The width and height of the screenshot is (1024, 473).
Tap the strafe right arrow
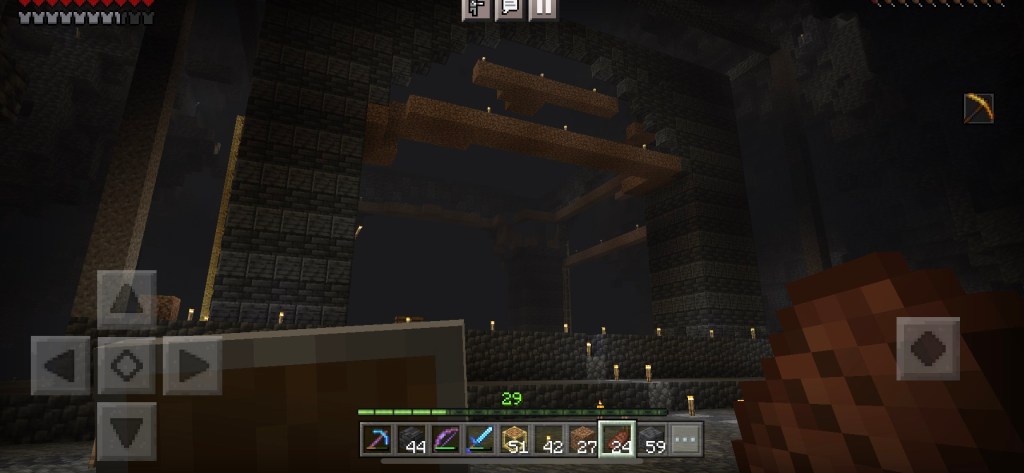(193, 366)
